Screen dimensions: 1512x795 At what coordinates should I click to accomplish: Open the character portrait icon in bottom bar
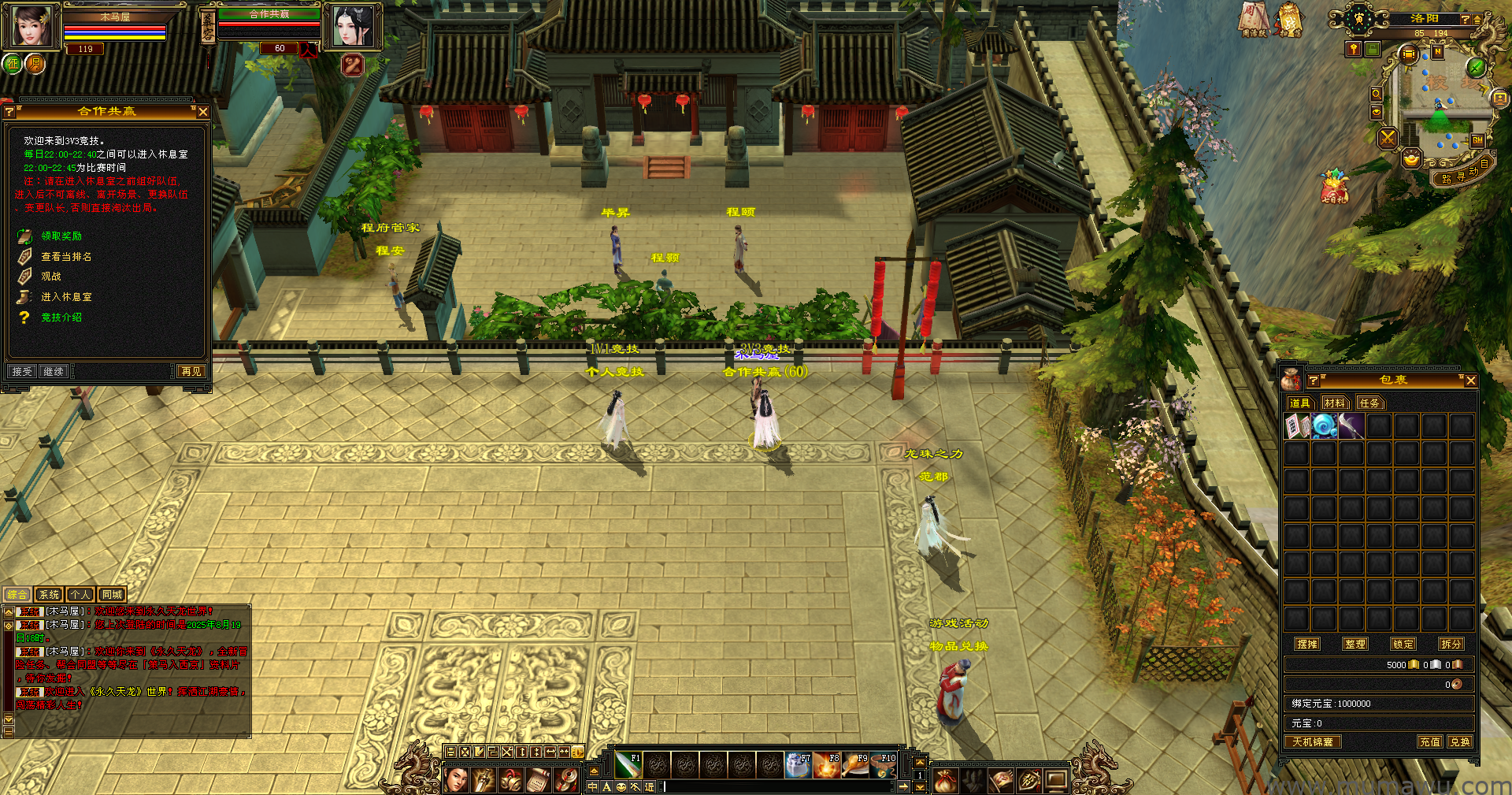click(457, 780)
